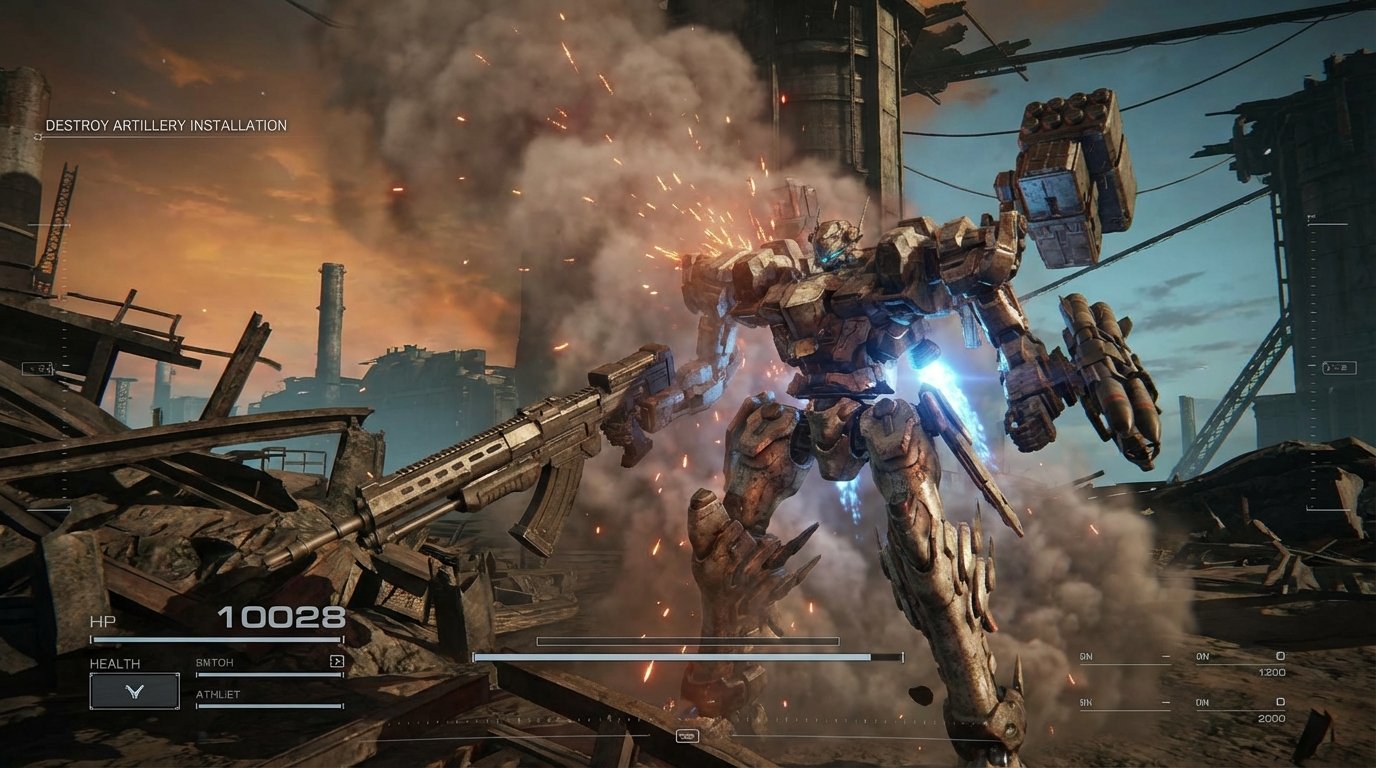This screenshot has height=768, width=1376.
Task: Open the DESTROY ARTILLERY INSTALLATION objective
Action: pos(163,126)
